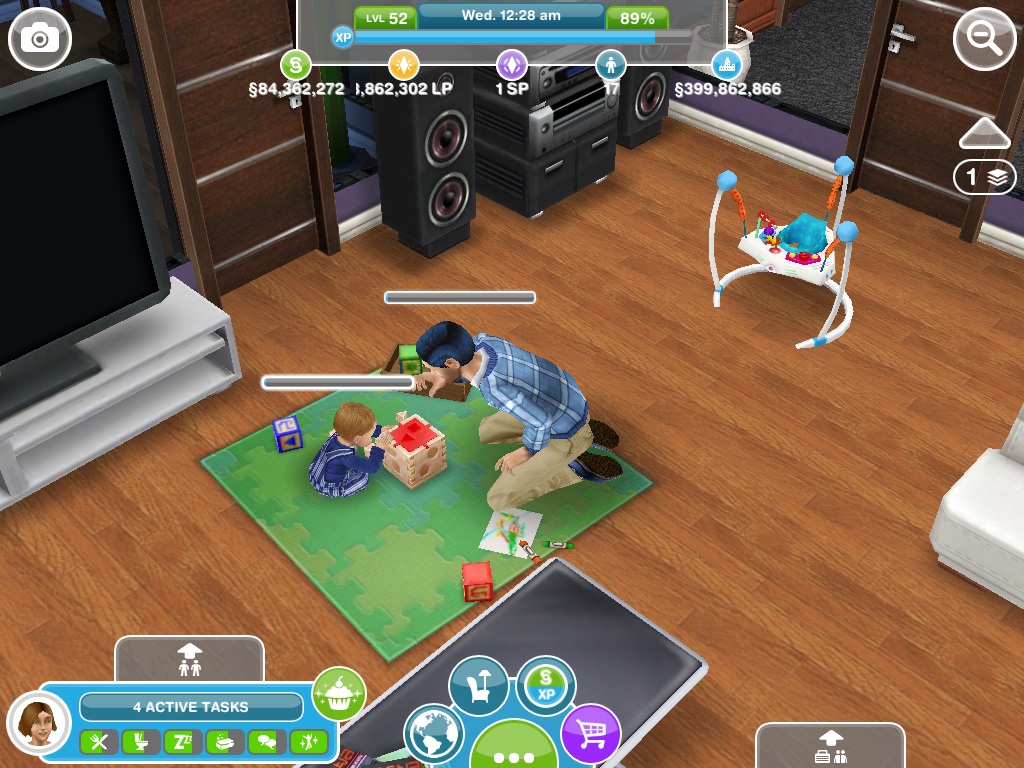
Task: Tap the town value icon
Action: pos(727,65)
